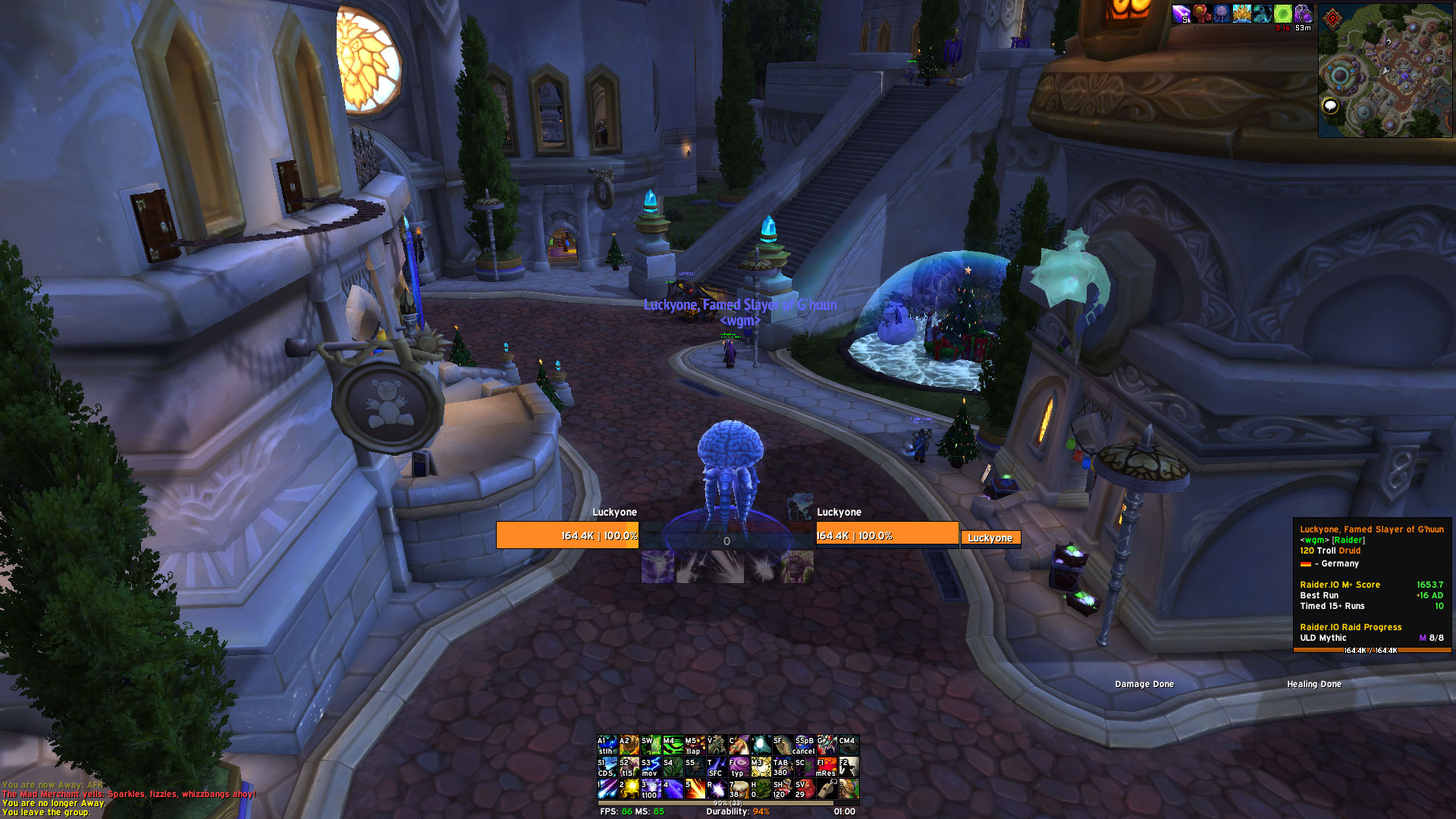Cancel the brain-shaped buff near the minimap
Viewport: 1456px width, 819px height.
[1222, 14]
